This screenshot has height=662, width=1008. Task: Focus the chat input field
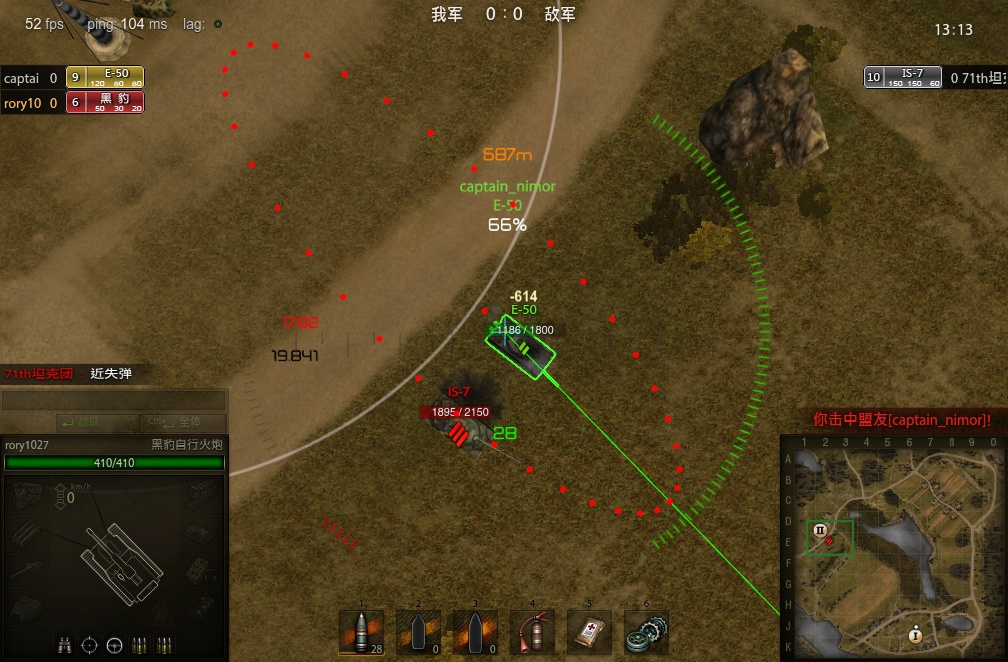pos(113,401)
